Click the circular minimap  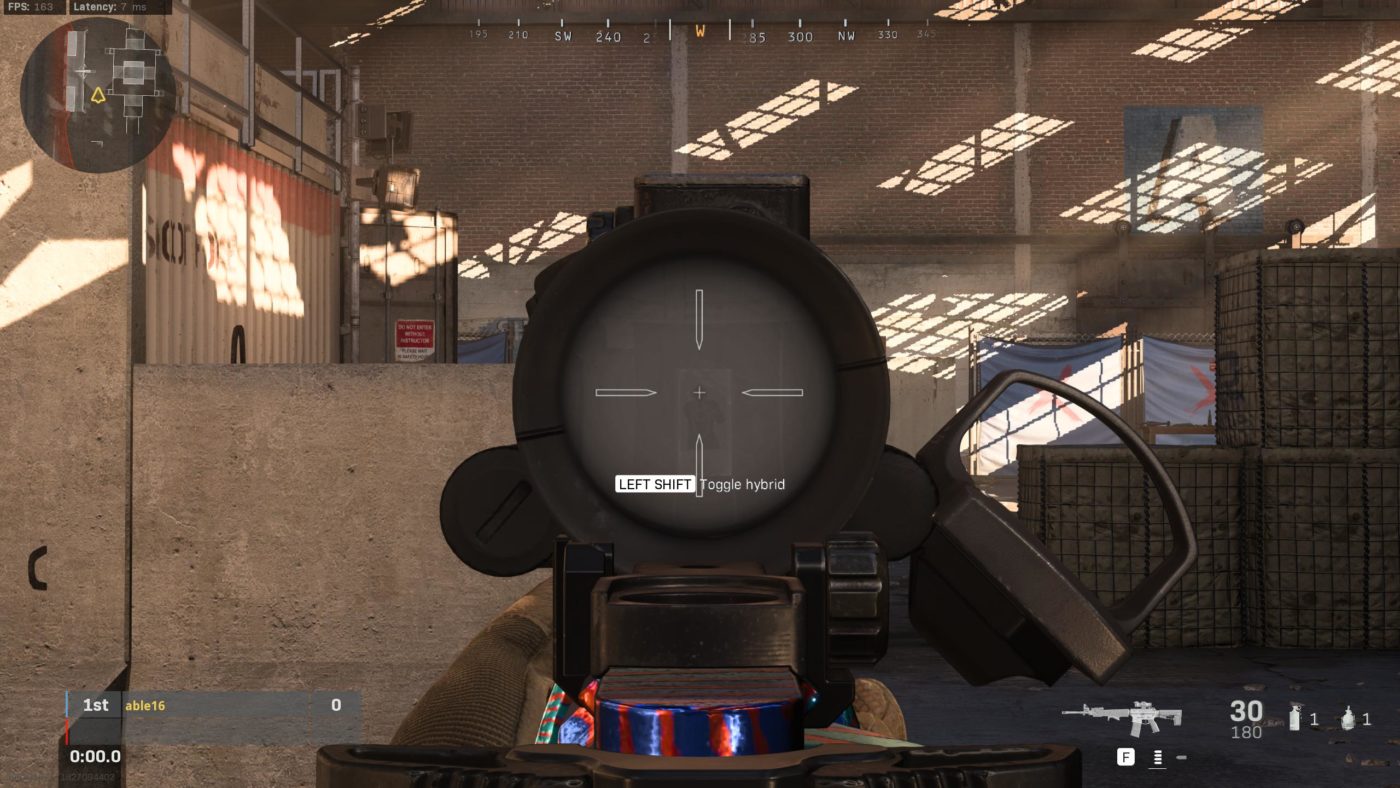tap(97, 95)
